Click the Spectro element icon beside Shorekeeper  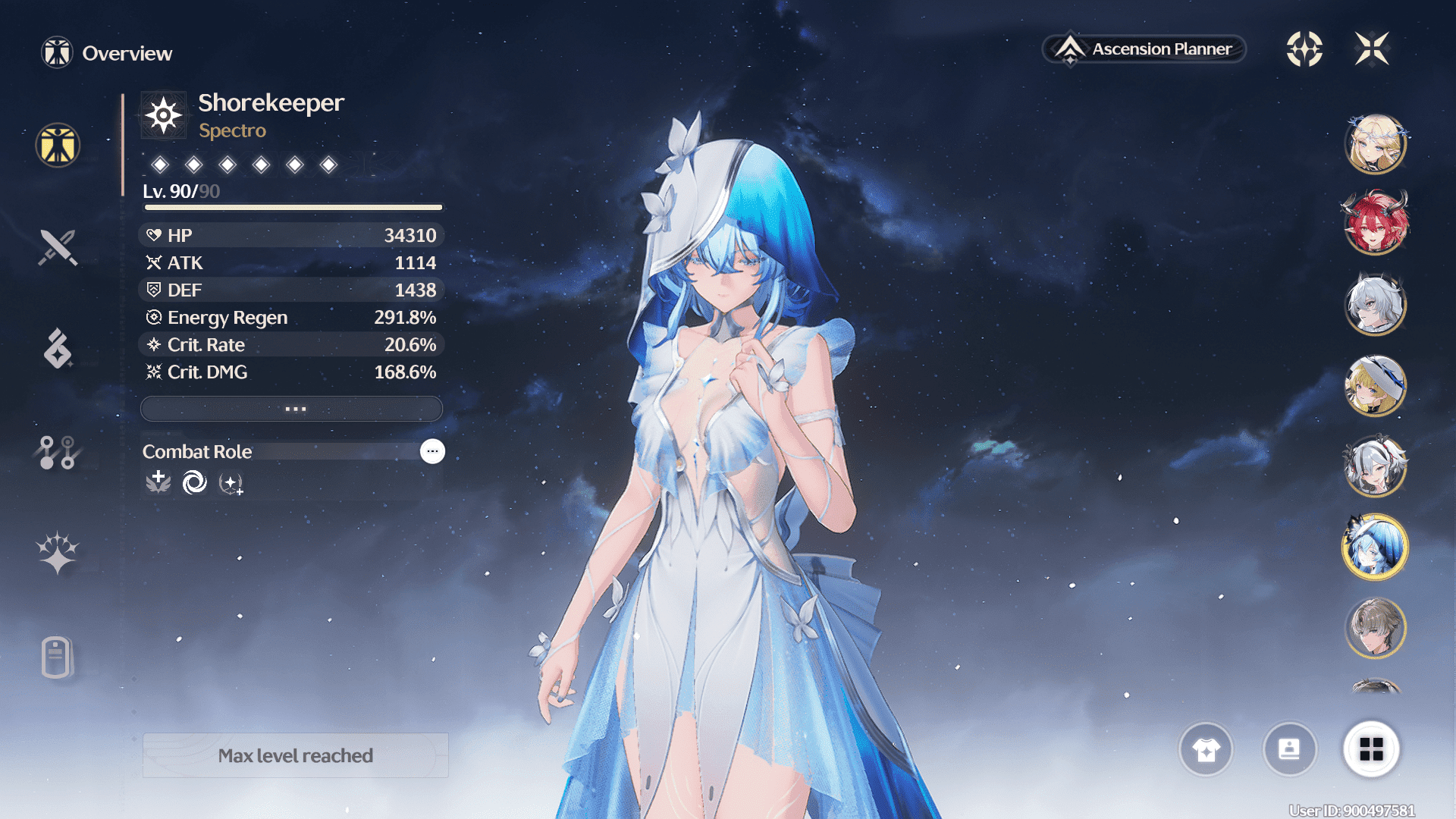[x=164, y=116]
